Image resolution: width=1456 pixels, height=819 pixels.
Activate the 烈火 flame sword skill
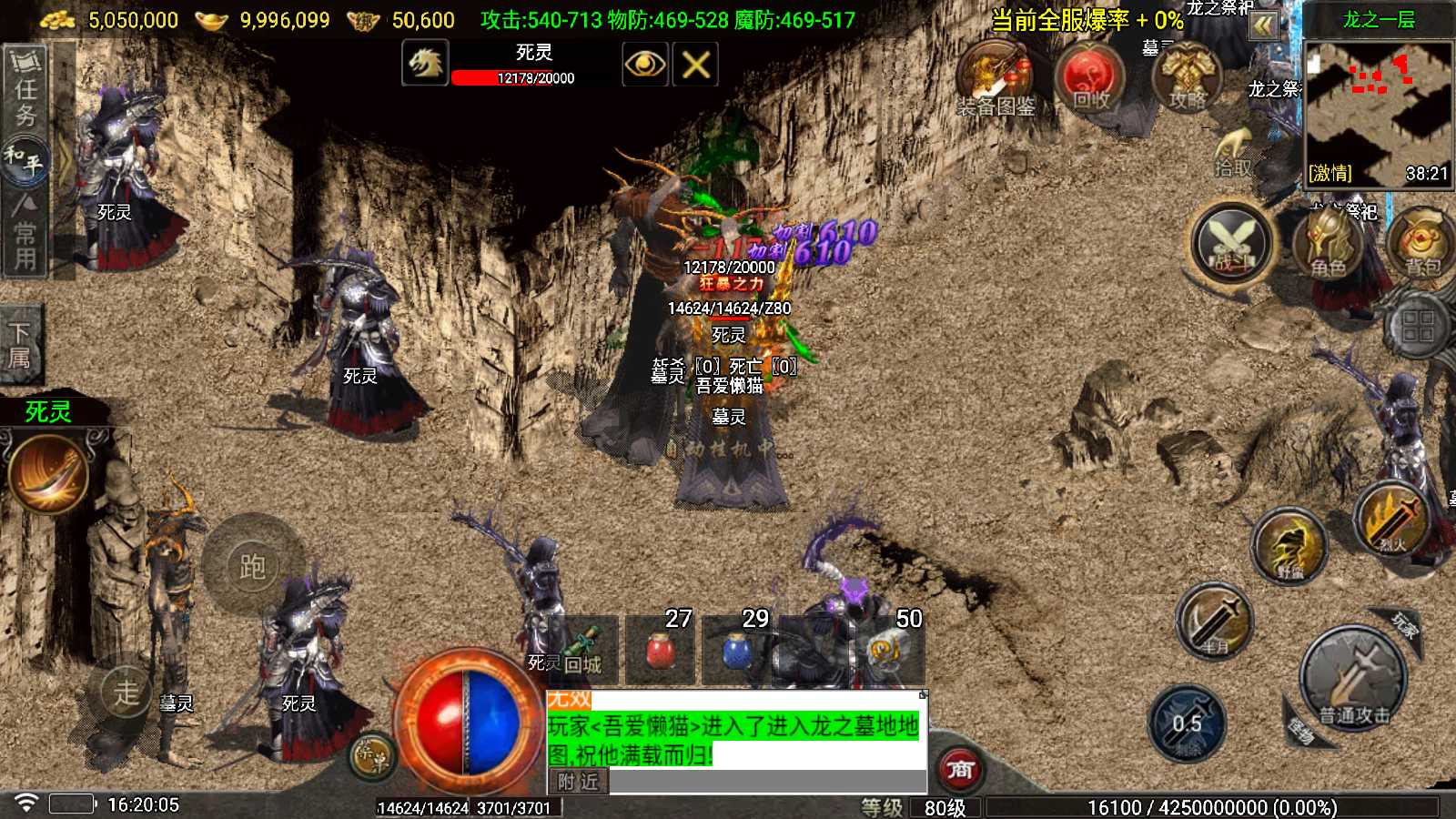(x=1390, y=520)
